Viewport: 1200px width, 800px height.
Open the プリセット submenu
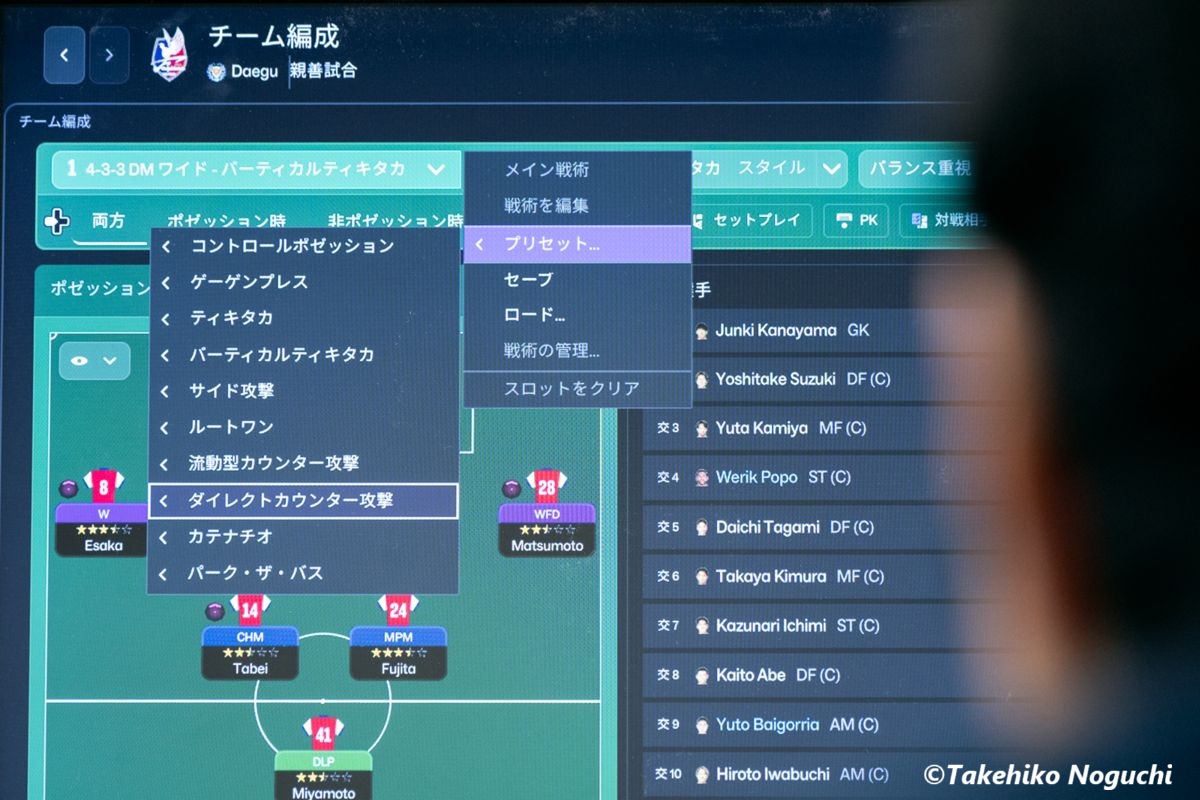[x=577, y=244]
